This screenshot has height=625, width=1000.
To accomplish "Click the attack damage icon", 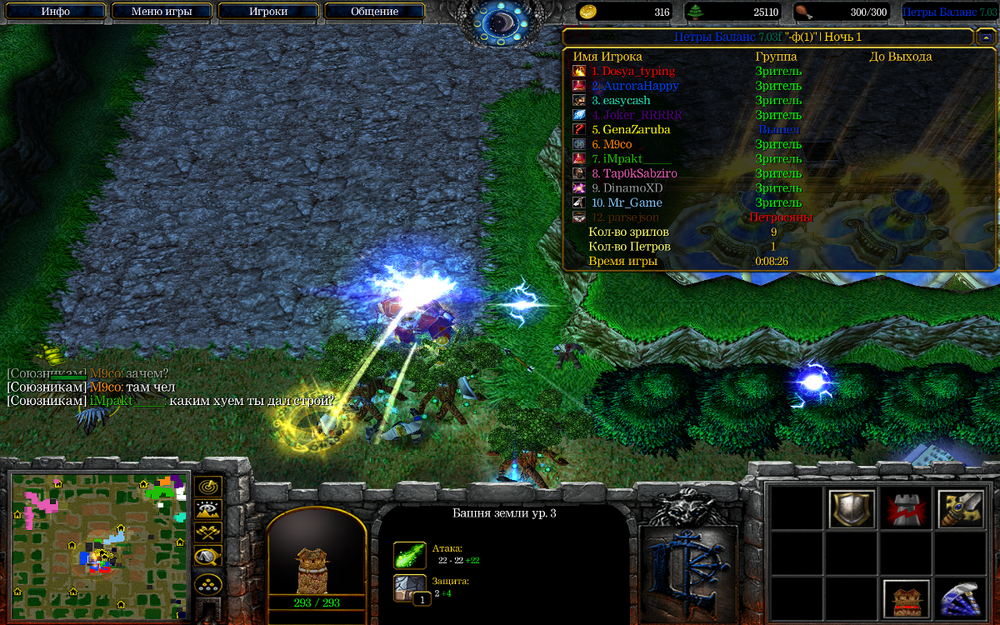I will pyautogui.click(x=409, y=556).
